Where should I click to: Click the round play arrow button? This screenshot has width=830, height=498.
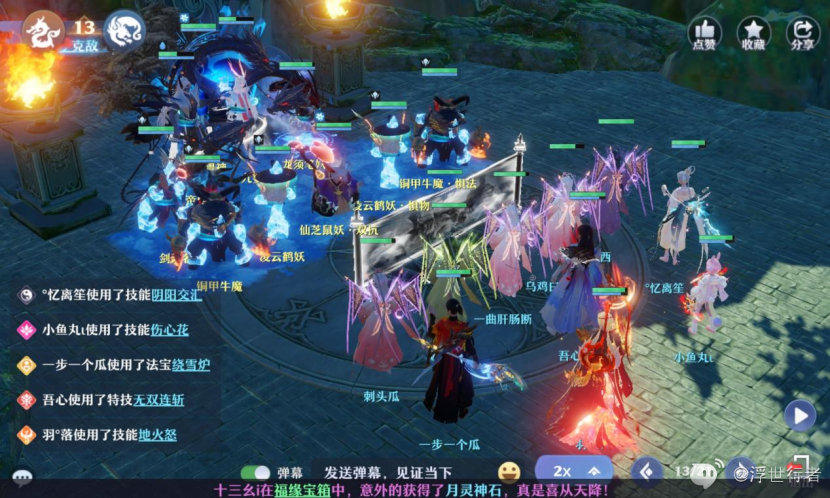[x=799, y=414]
